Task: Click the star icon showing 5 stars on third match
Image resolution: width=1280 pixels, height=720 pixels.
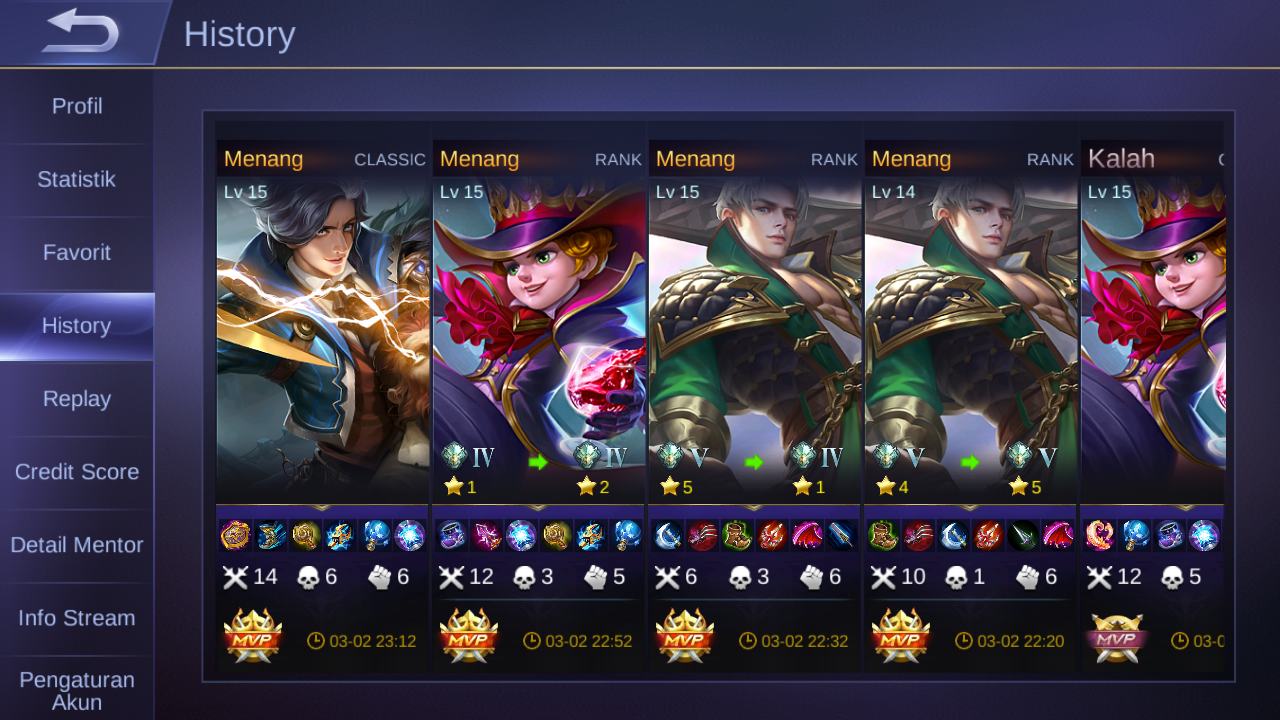Action: click(x=669, y=486)
